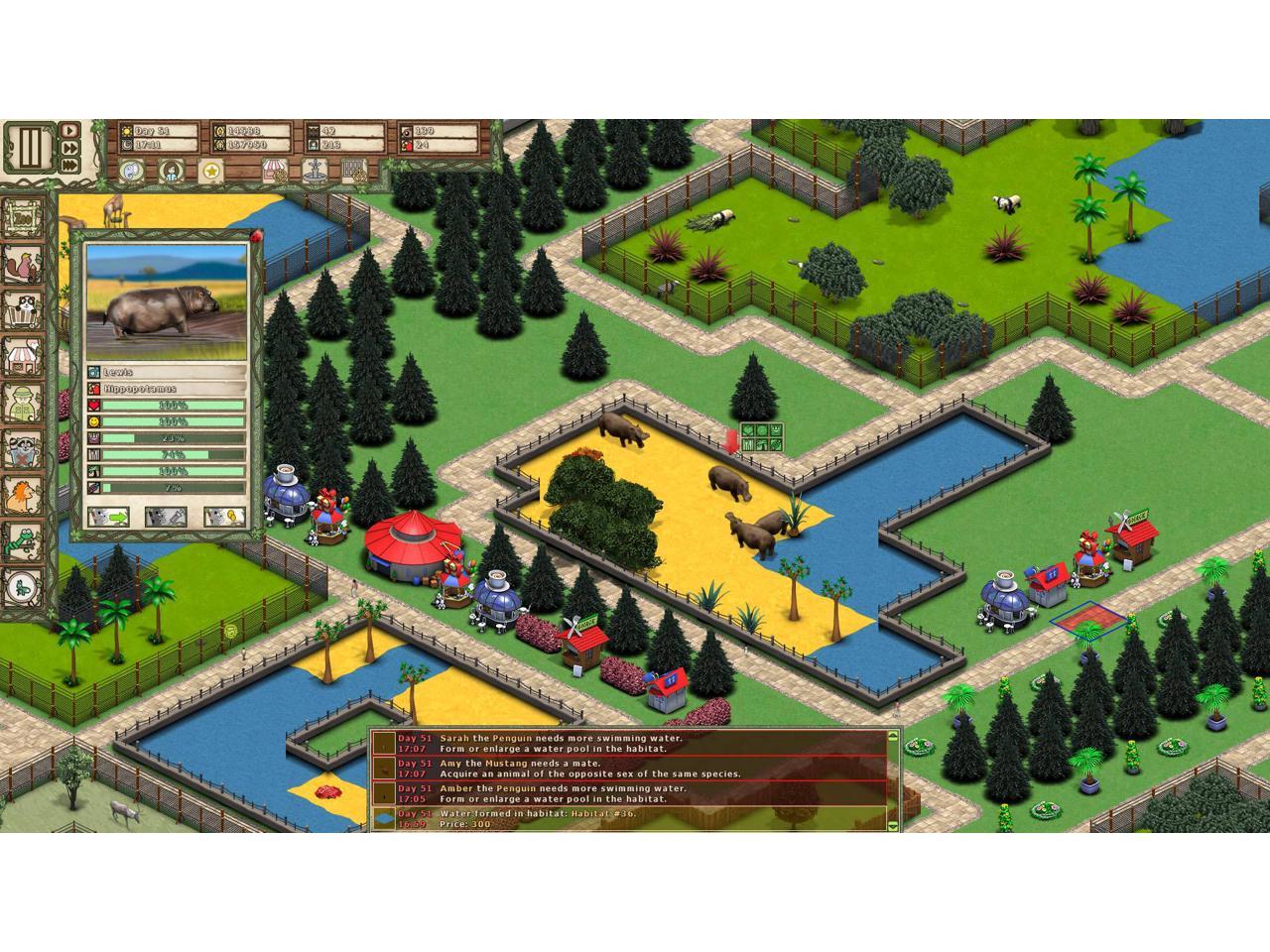The height and width of the screenshot is (952, 1270).
Task: Click the sell animal coins button
Action: (x=225, y=517)
